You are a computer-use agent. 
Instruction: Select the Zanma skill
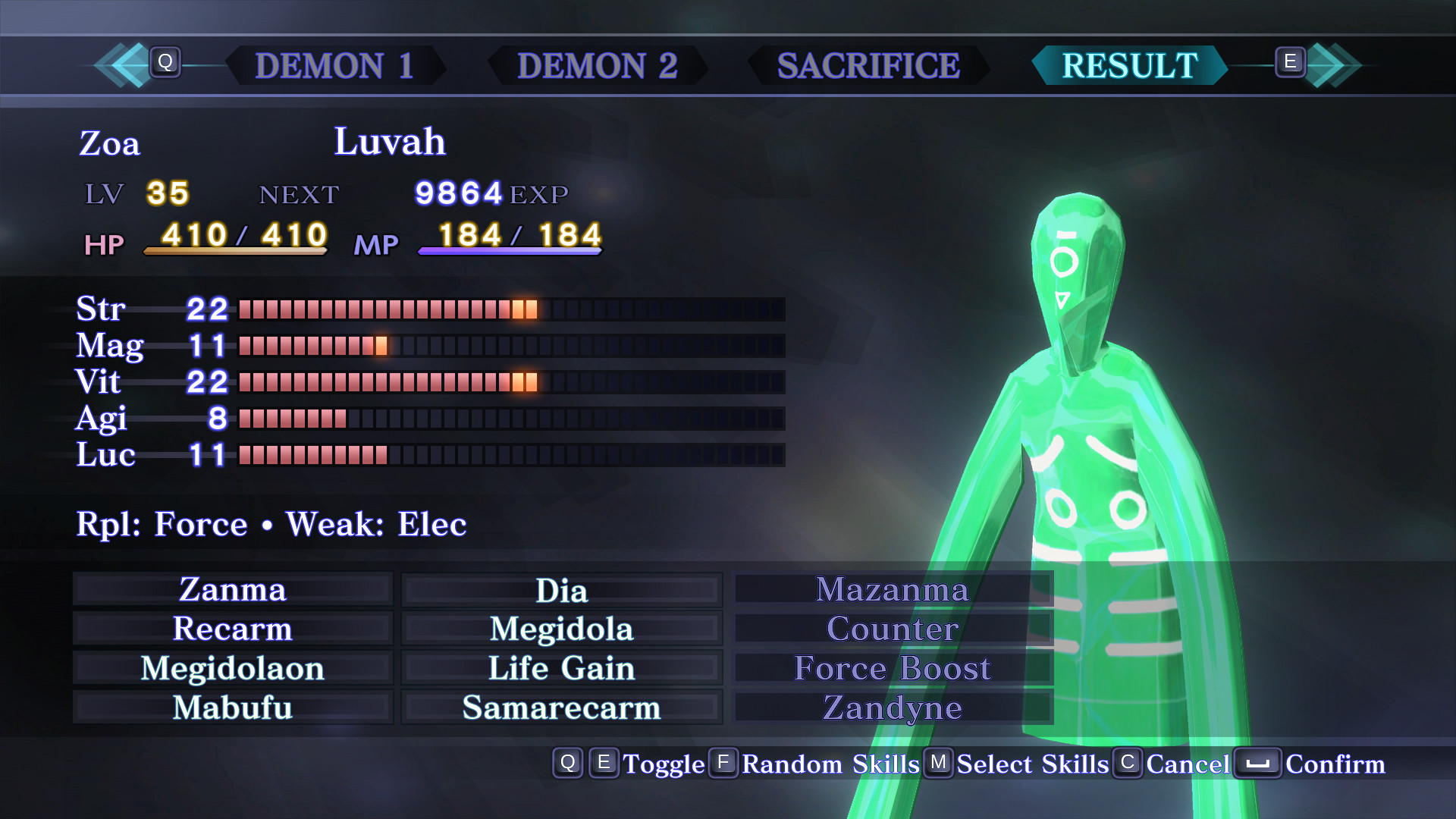coord(233,590)
